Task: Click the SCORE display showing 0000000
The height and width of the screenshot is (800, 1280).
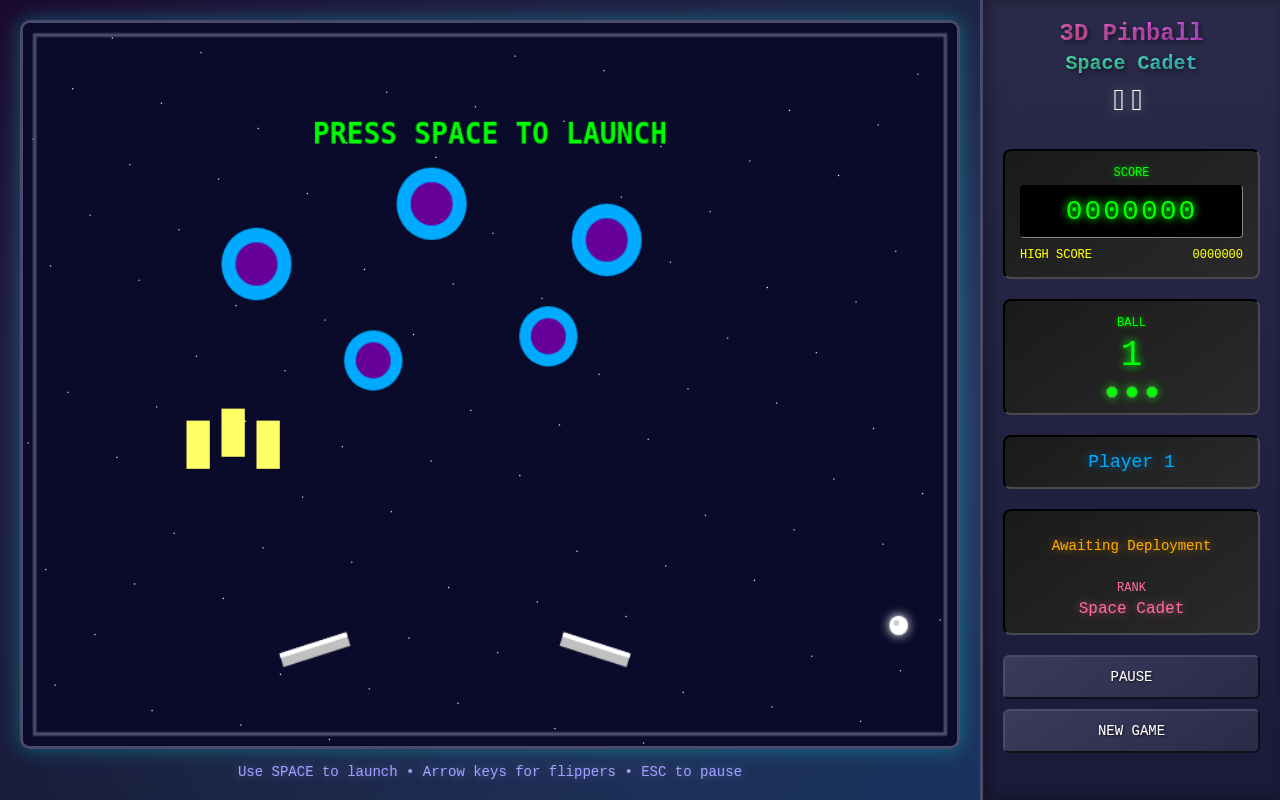Action: (x=1131, y=211)
